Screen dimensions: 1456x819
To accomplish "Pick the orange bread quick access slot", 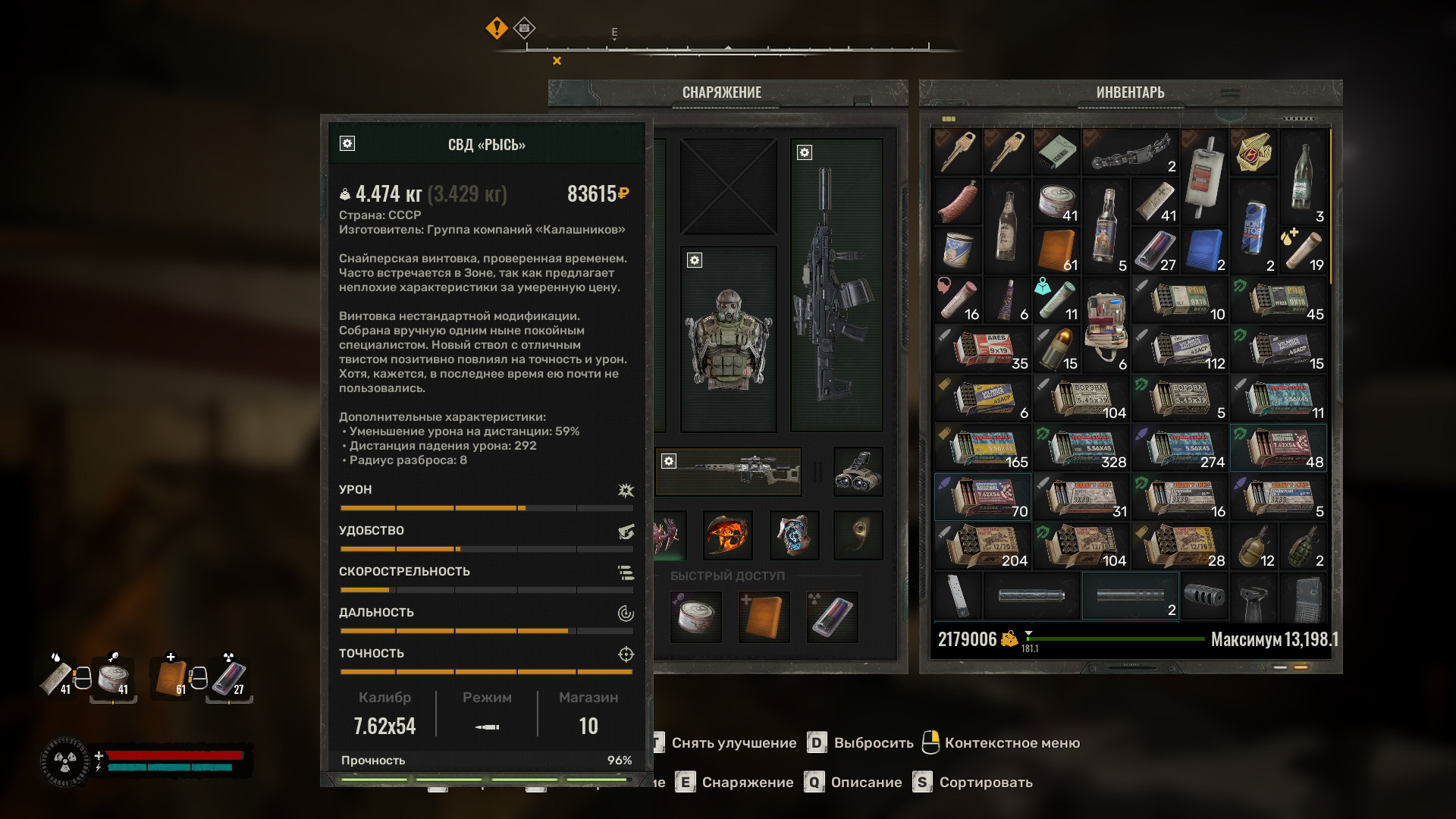I will 764,617.
